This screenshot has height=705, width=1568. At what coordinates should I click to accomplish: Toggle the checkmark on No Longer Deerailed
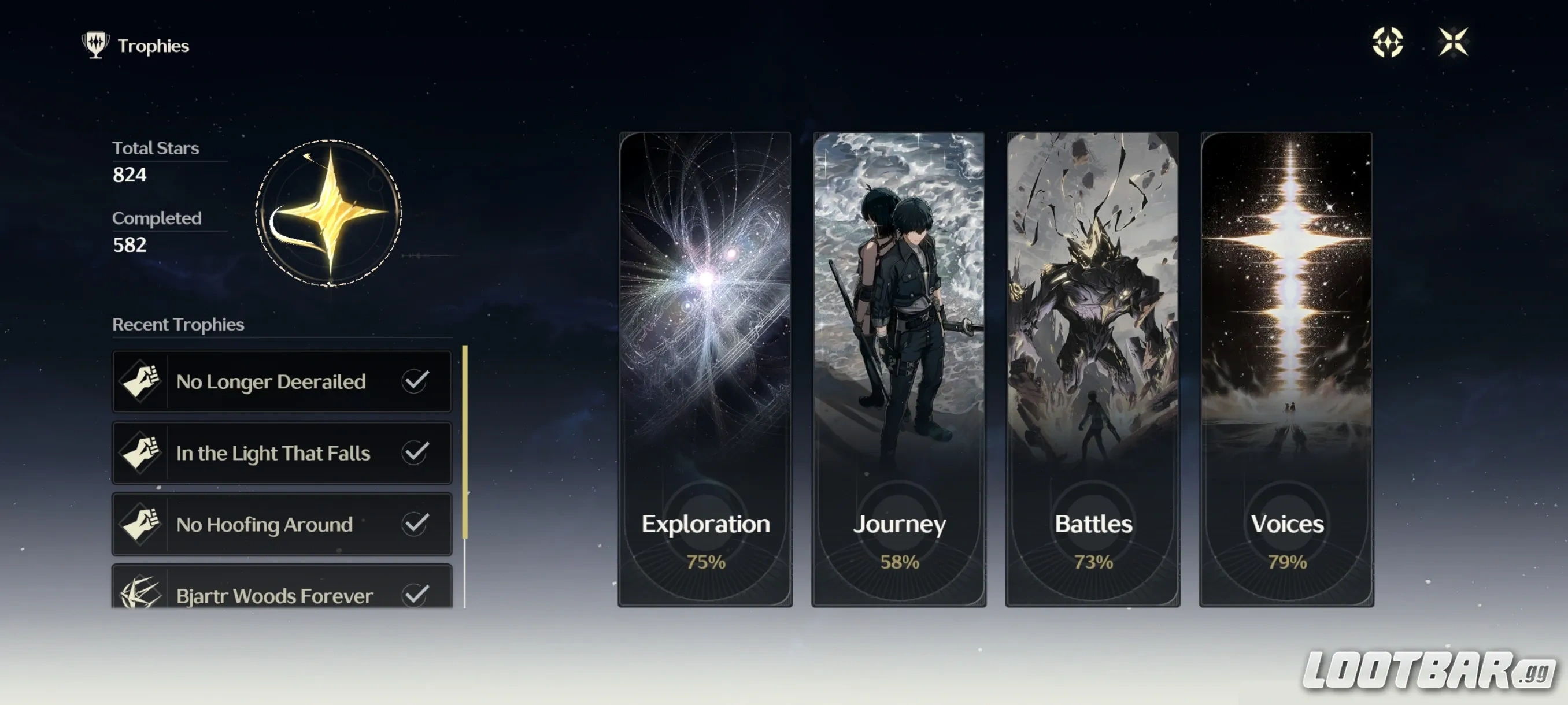click(416, 381)
